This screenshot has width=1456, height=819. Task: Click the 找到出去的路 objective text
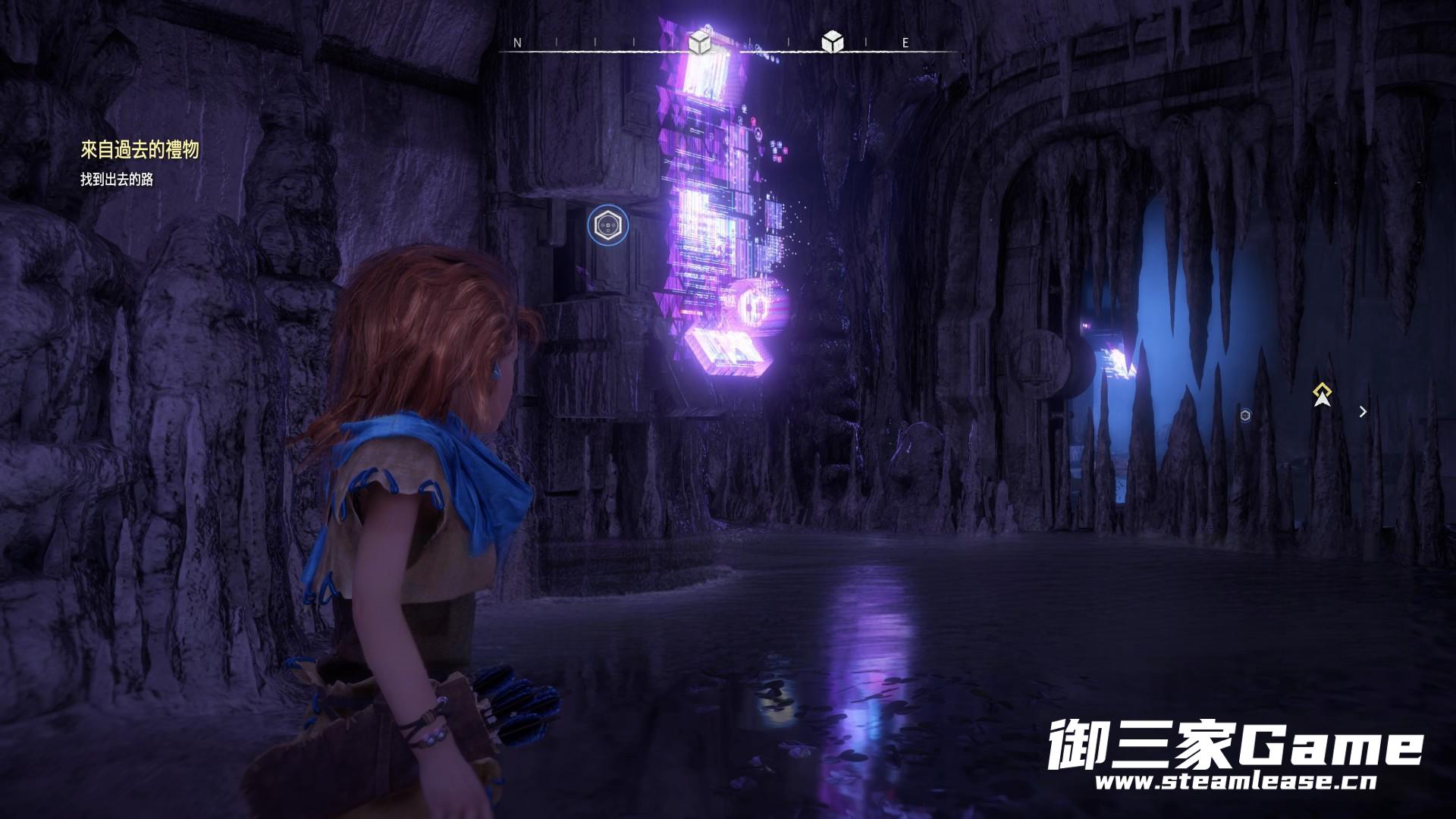click(117, 180)
